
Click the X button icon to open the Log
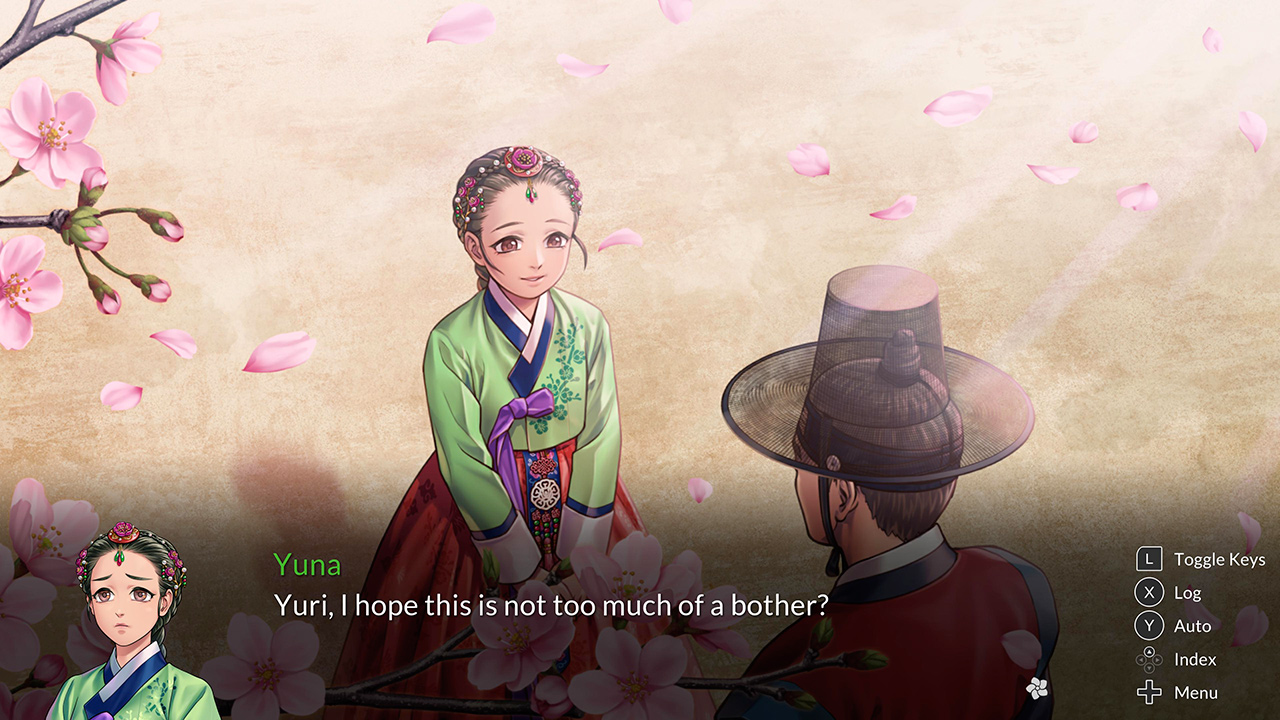[x=1148, y=592]
